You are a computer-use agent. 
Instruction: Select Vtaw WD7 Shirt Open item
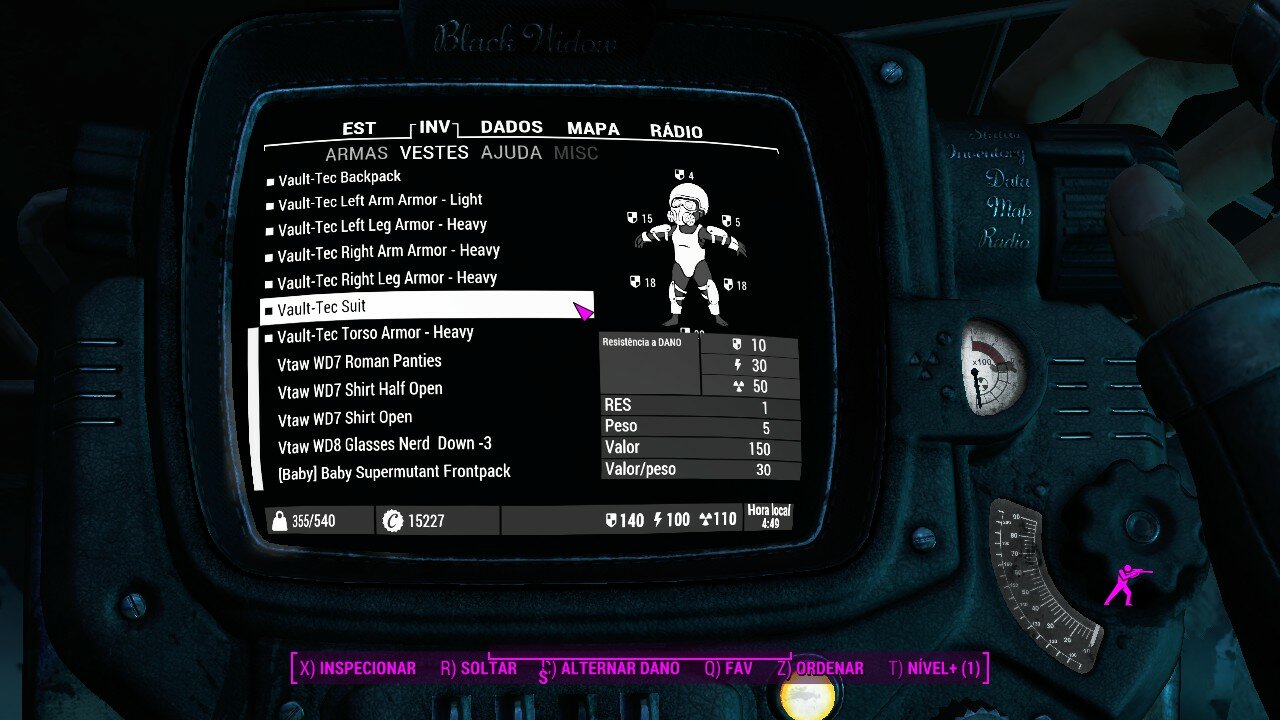[345, 418]
